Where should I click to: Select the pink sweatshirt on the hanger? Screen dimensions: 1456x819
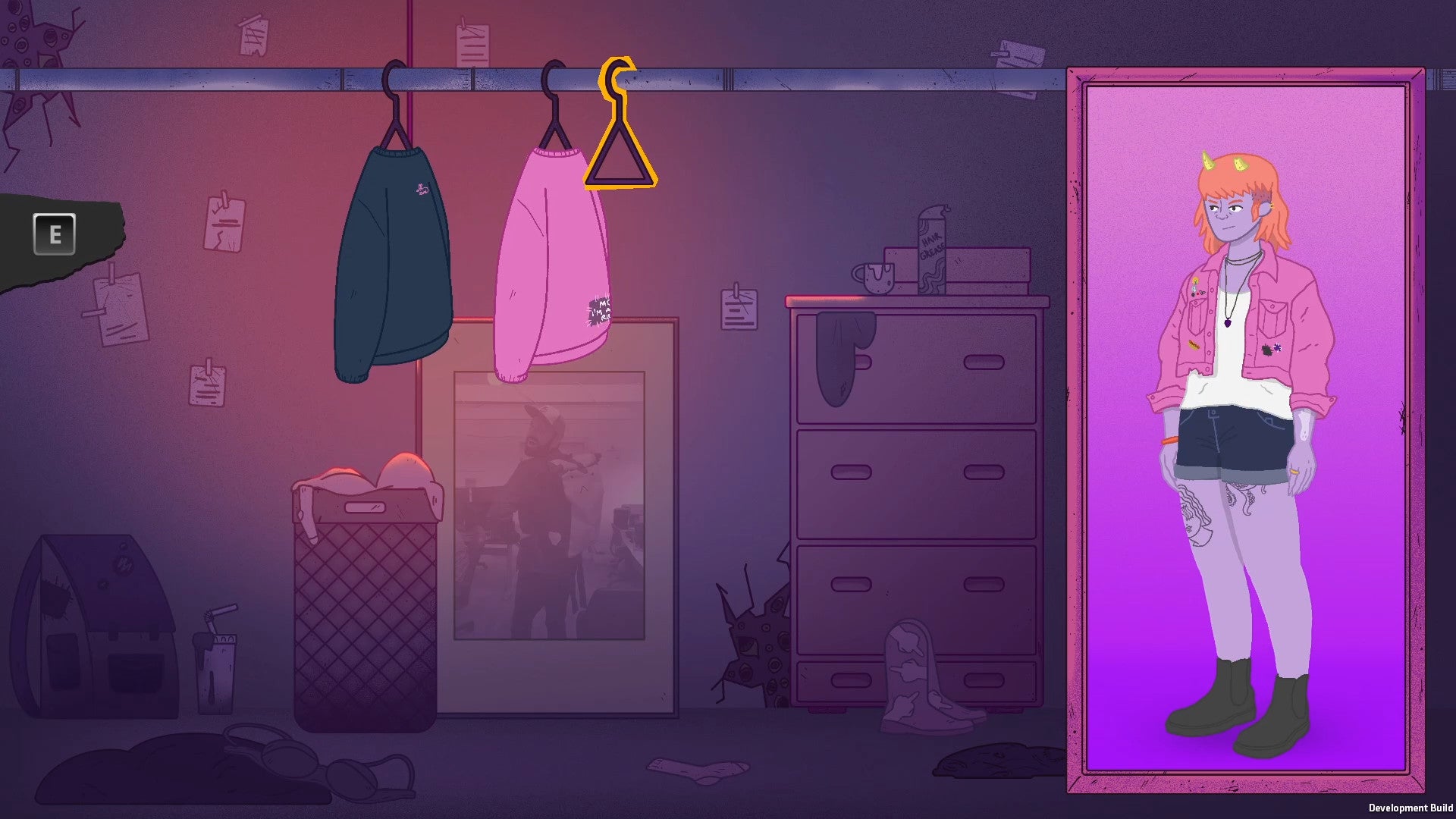[x=554, y=258]
